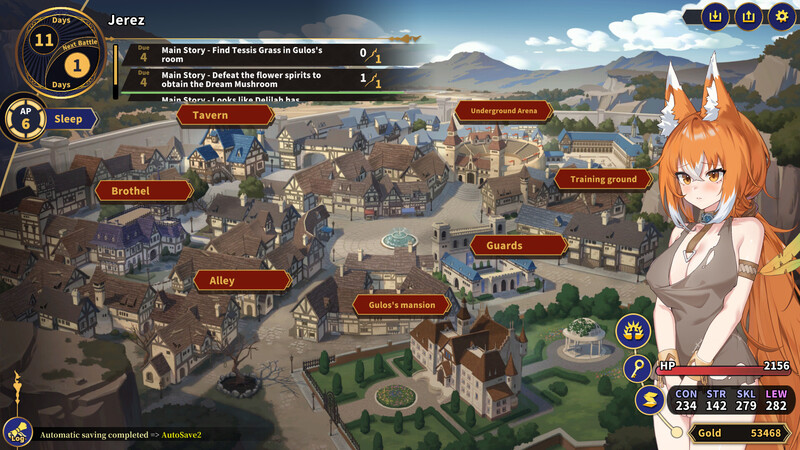Enter the Underground Arena
This screenshot has height=450, width=800.
click(x=503, y=110)
